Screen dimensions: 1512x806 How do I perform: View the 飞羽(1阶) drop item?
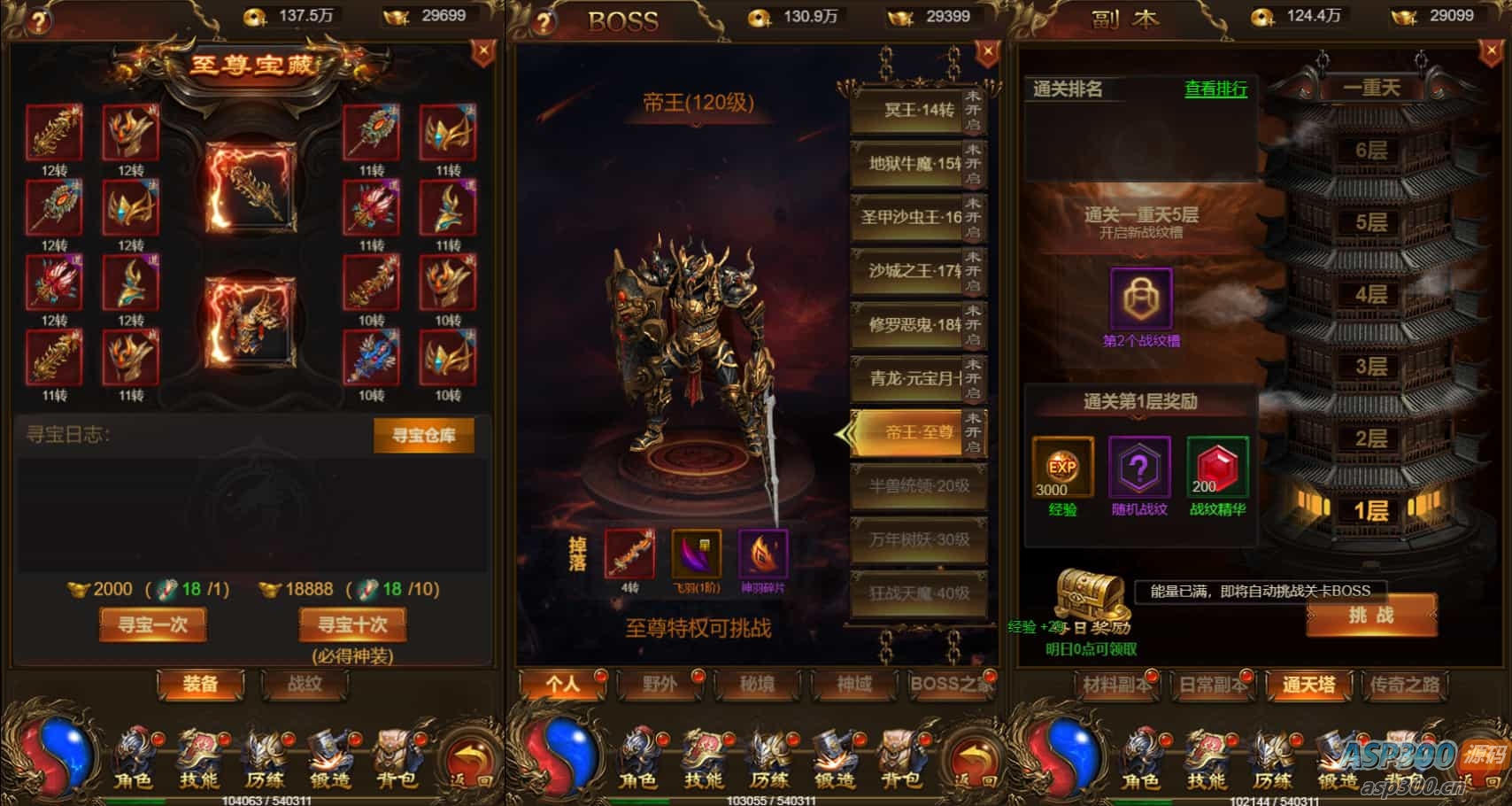pyautogui.click(x=696, y=554)
